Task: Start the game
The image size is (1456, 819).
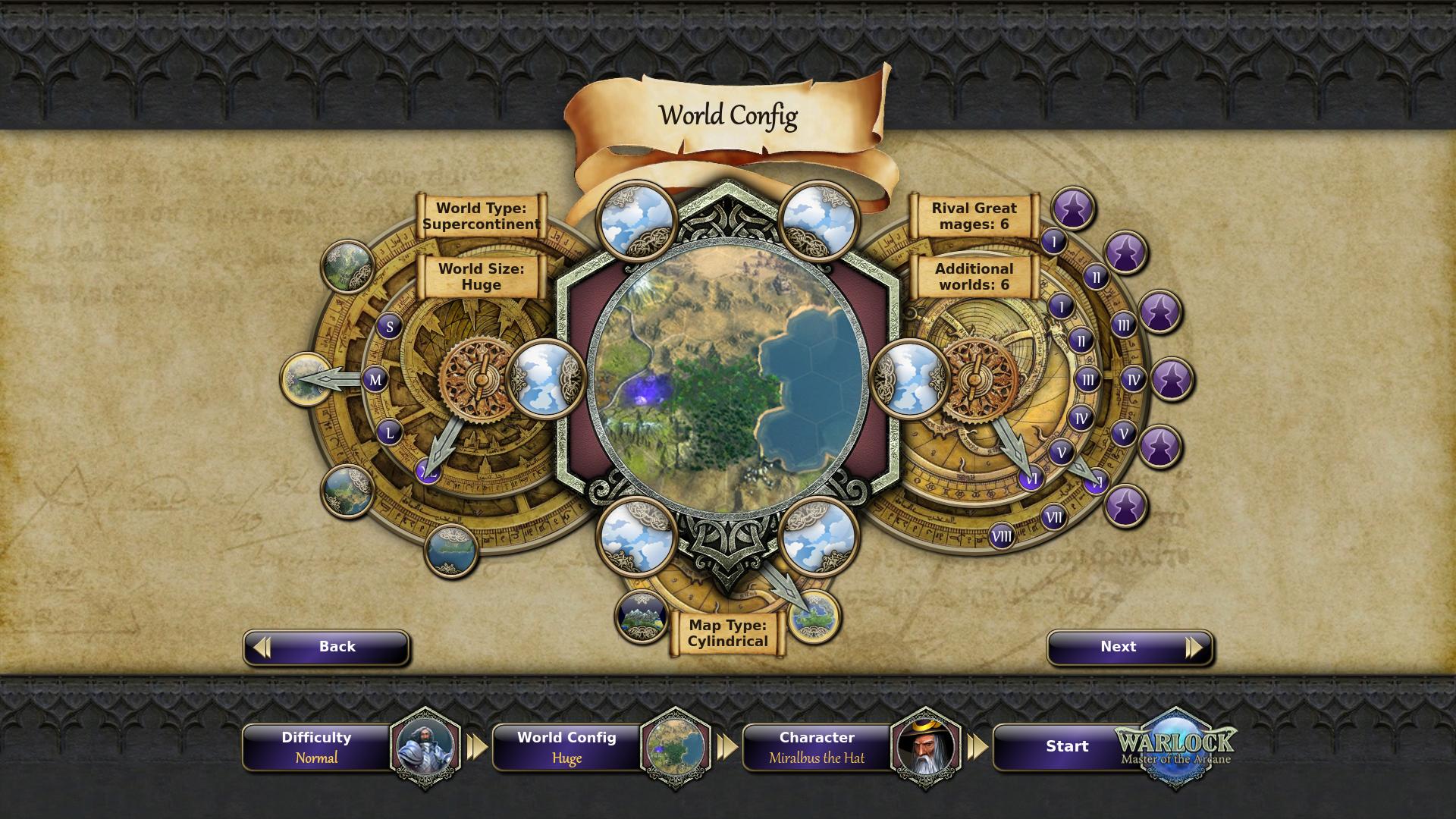Action: pyautogui.click(x=1067, y=747)
